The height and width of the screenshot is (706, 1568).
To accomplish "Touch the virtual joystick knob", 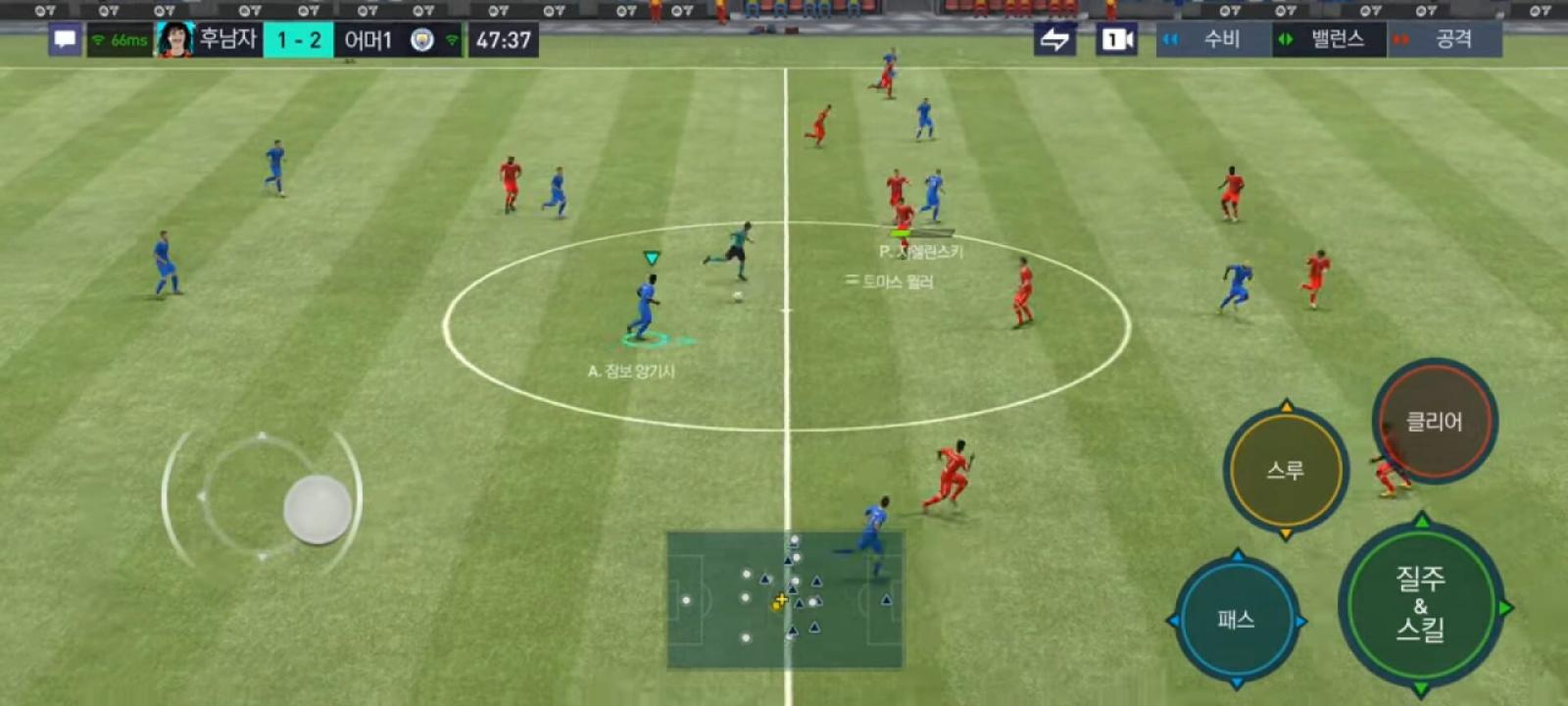I will pyautogui.click(x=318, y=509).
